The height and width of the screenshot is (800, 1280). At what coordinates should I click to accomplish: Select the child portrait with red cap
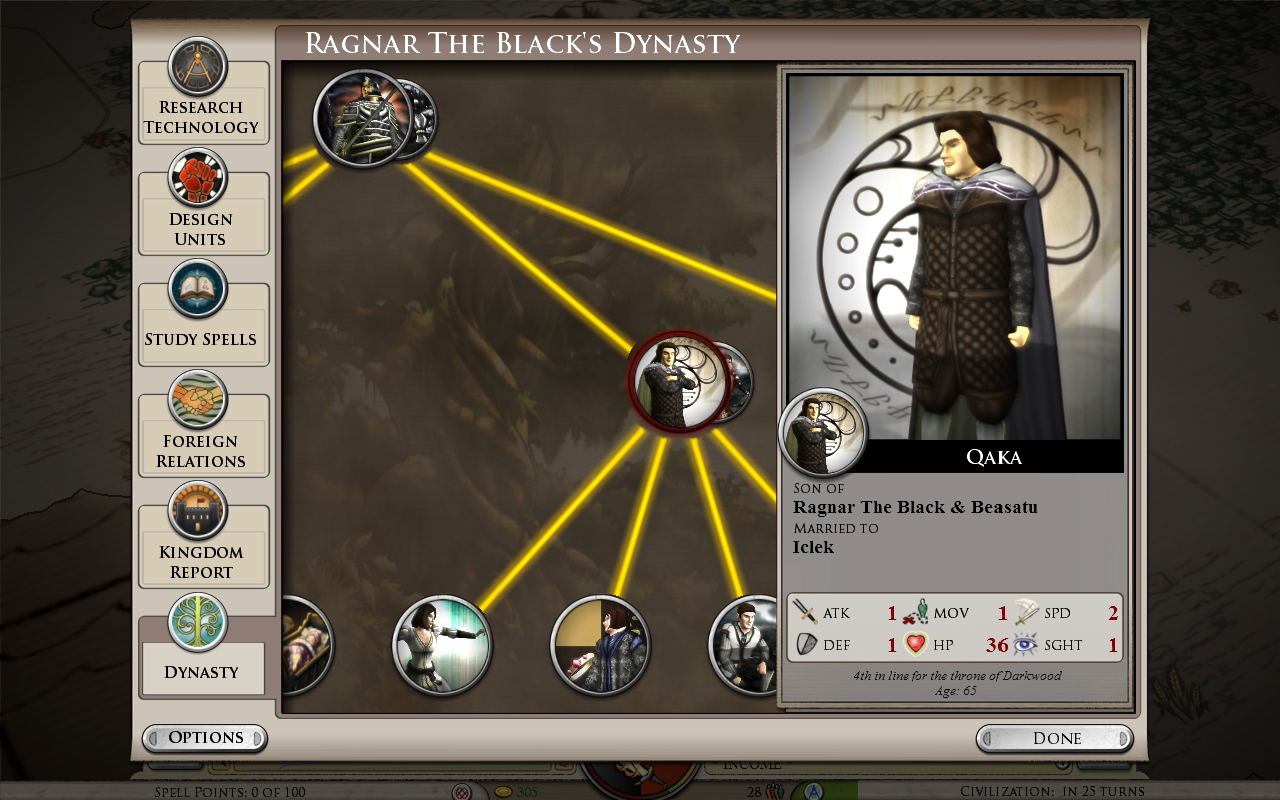745,645
